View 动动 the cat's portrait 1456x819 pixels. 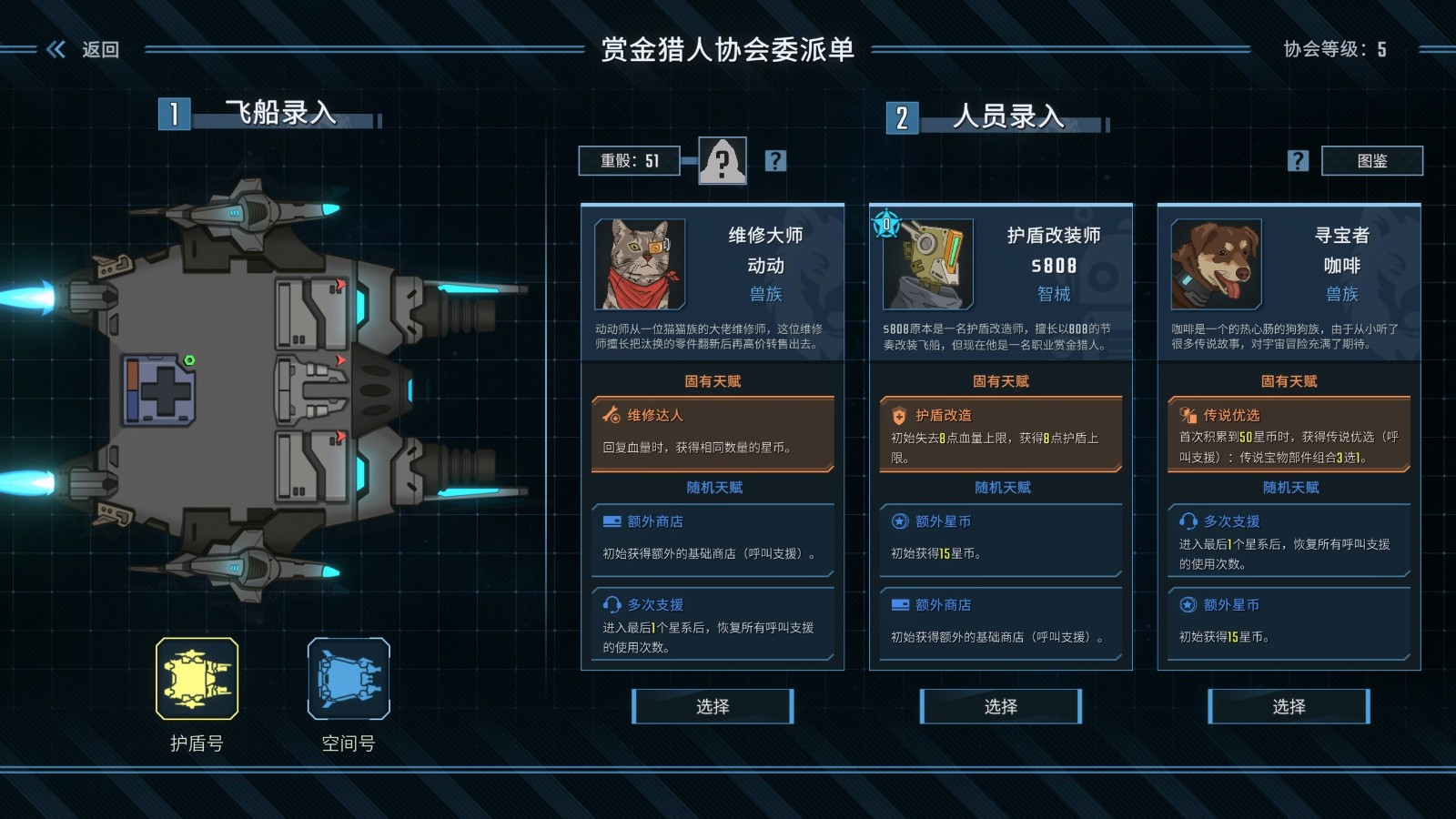[x=640, y=265]
